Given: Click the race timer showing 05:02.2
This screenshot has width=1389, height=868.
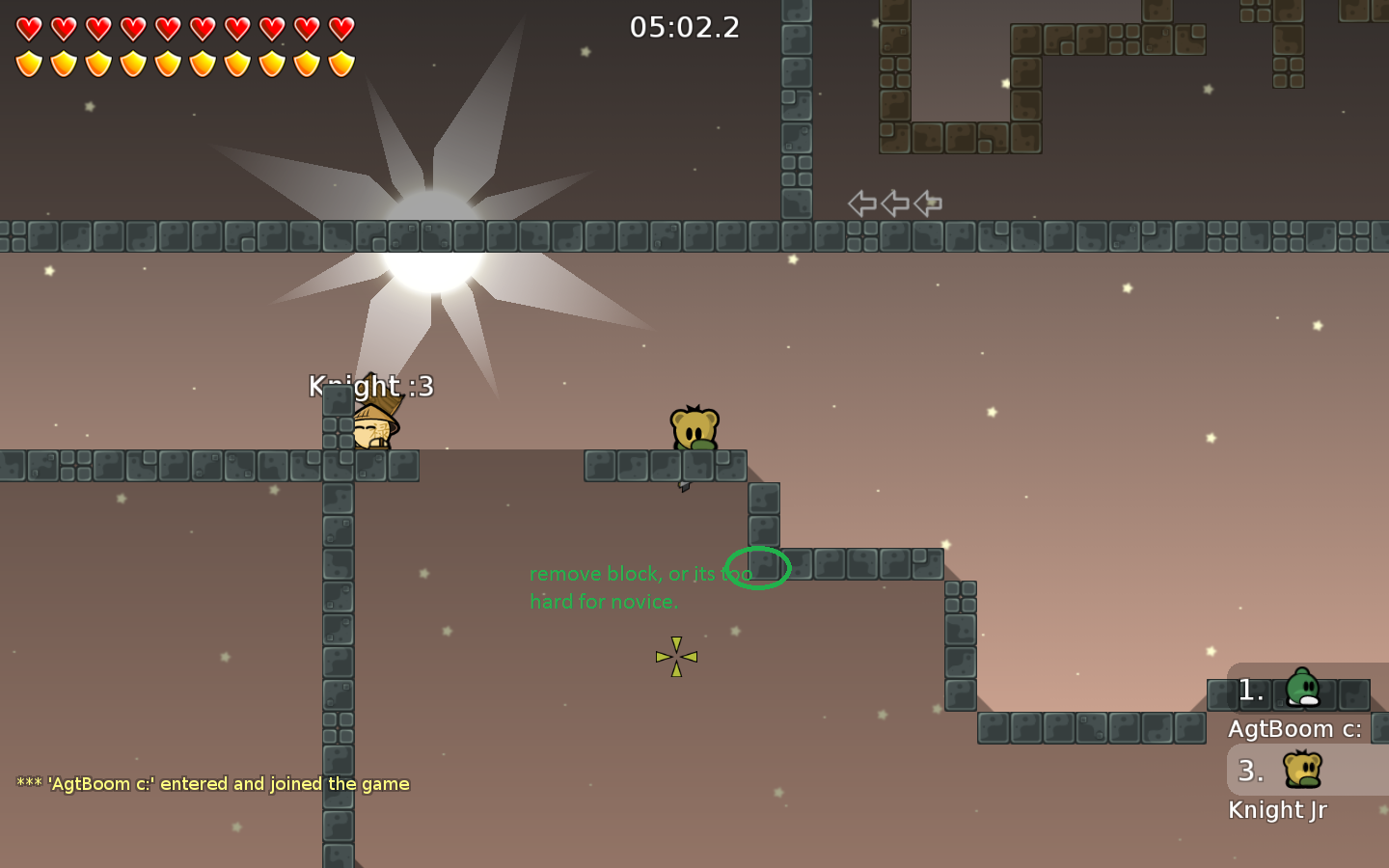Looking at the screenshot, I should [686, 27].
